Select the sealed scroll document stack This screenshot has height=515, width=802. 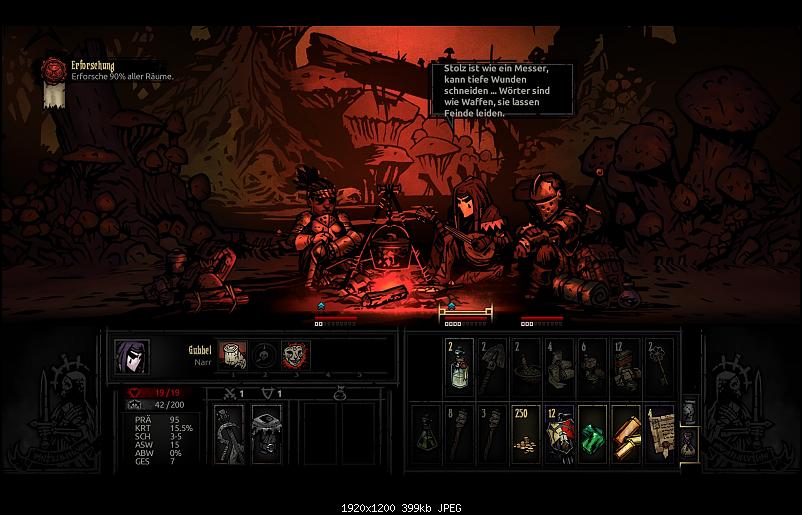coord(659,435)
